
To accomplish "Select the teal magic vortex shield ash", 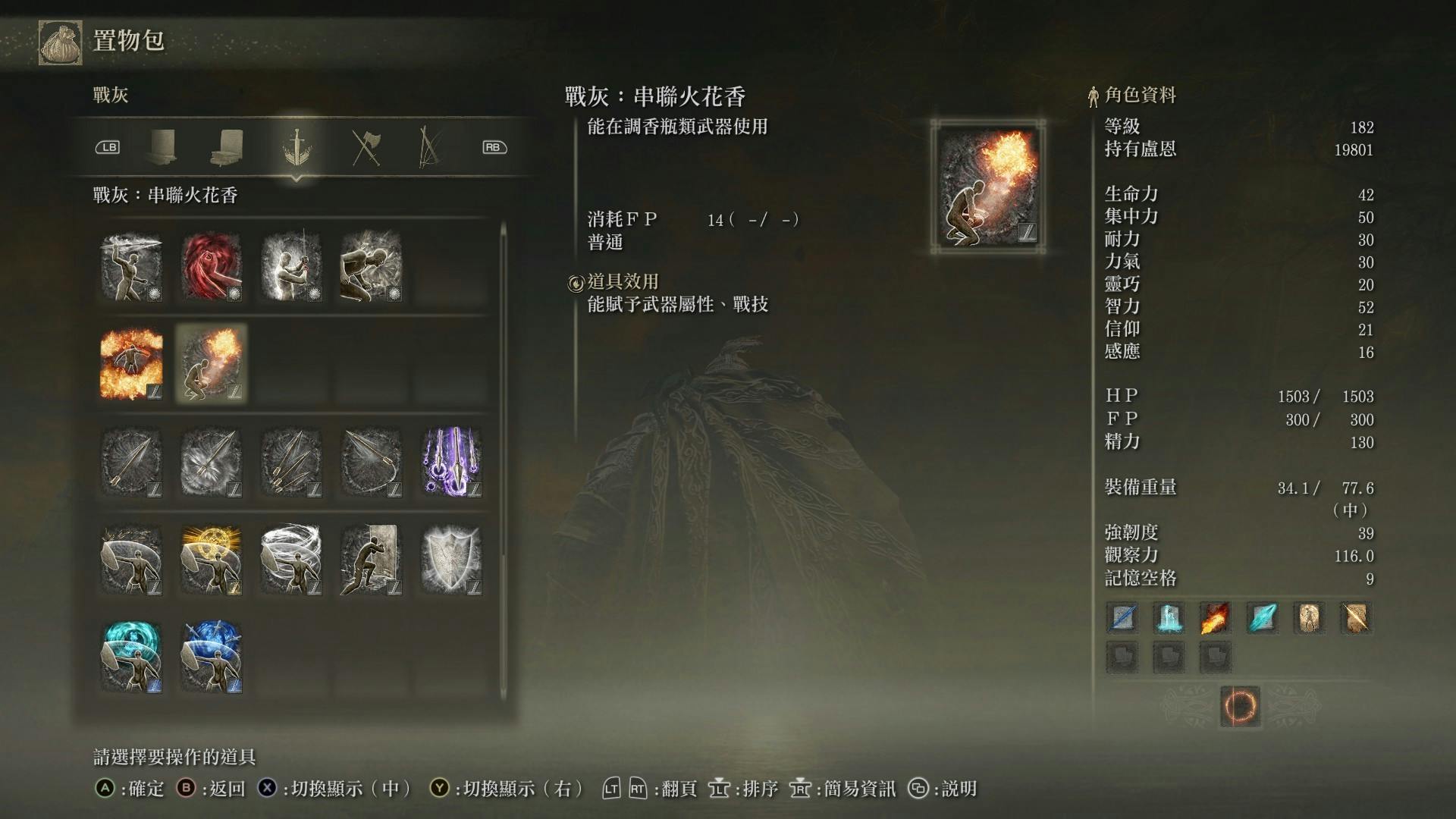I will [131, 657].
